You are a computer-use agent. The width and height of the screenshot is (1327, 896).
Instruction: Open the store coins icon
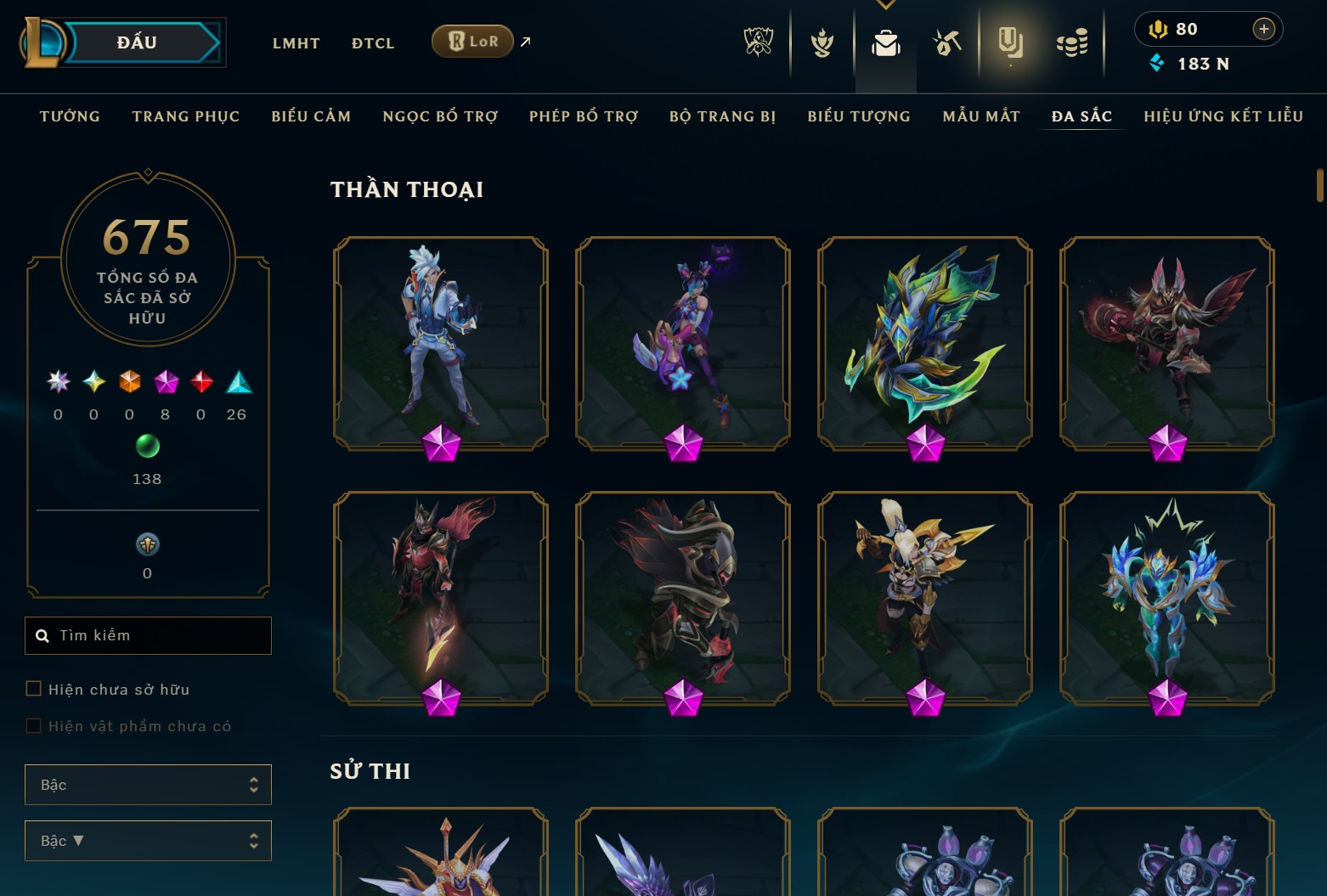coord(1071,42)
